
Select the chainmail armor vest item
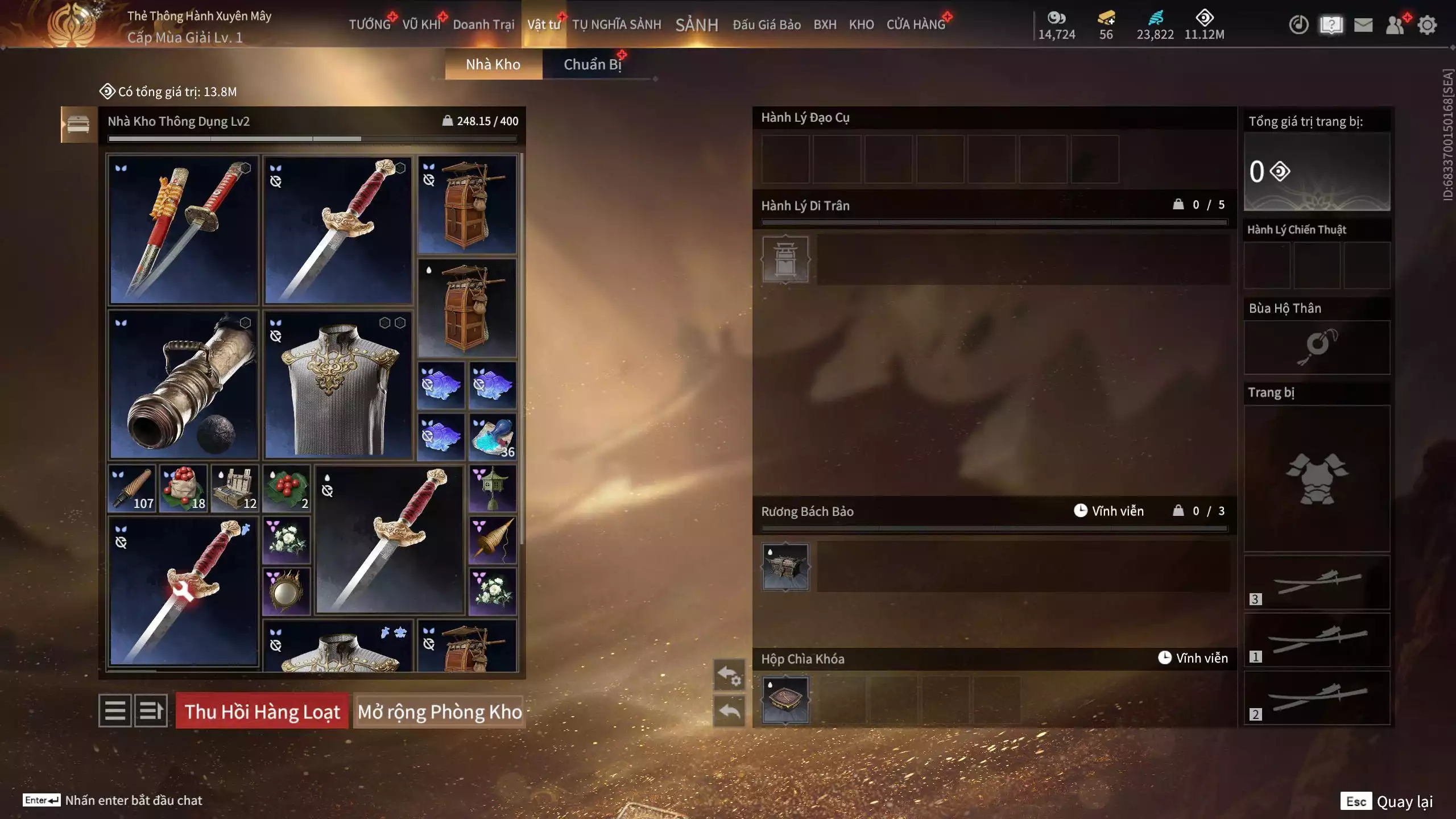tap(338, 385)
